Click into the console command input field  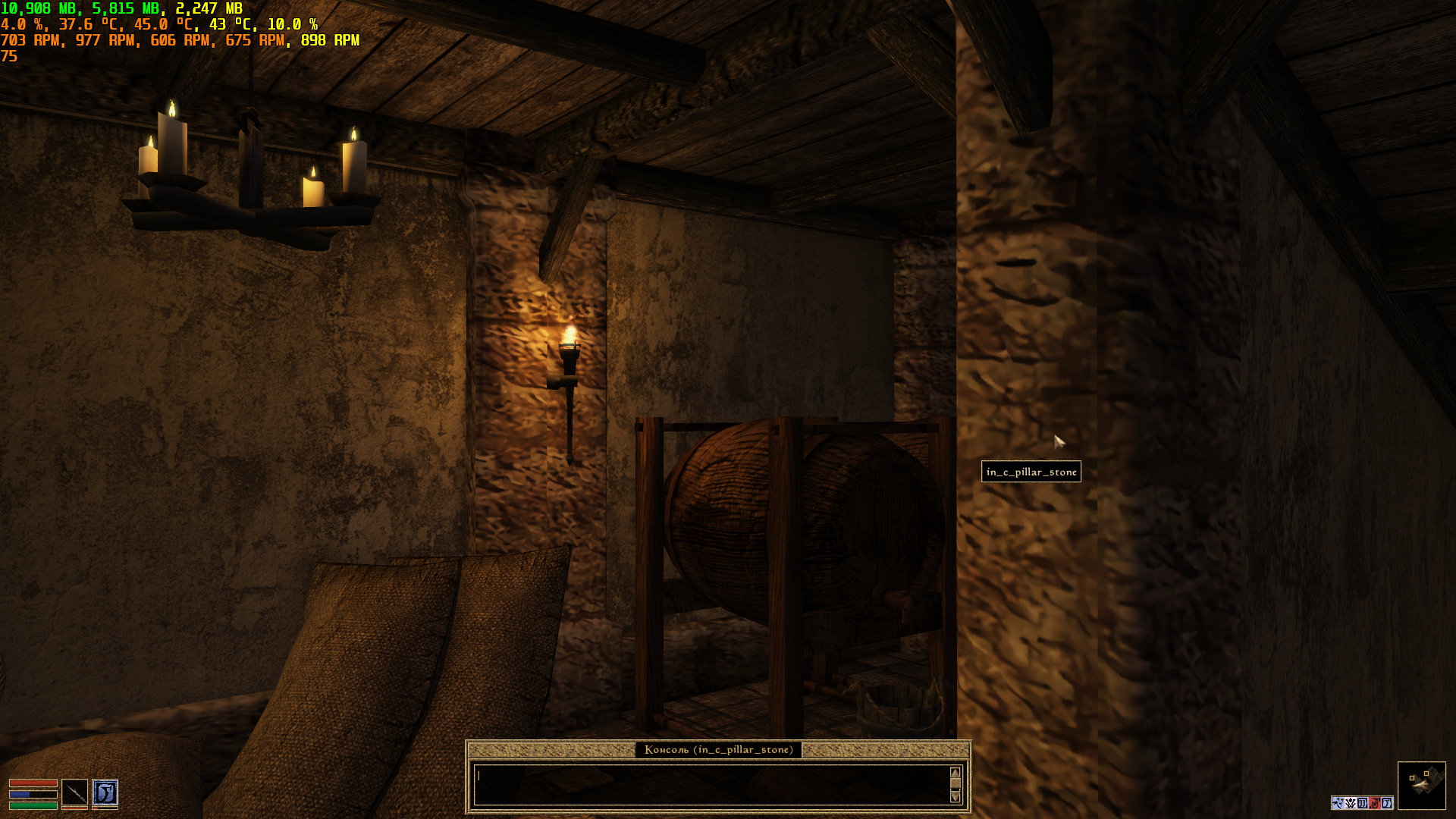point(711,784)
